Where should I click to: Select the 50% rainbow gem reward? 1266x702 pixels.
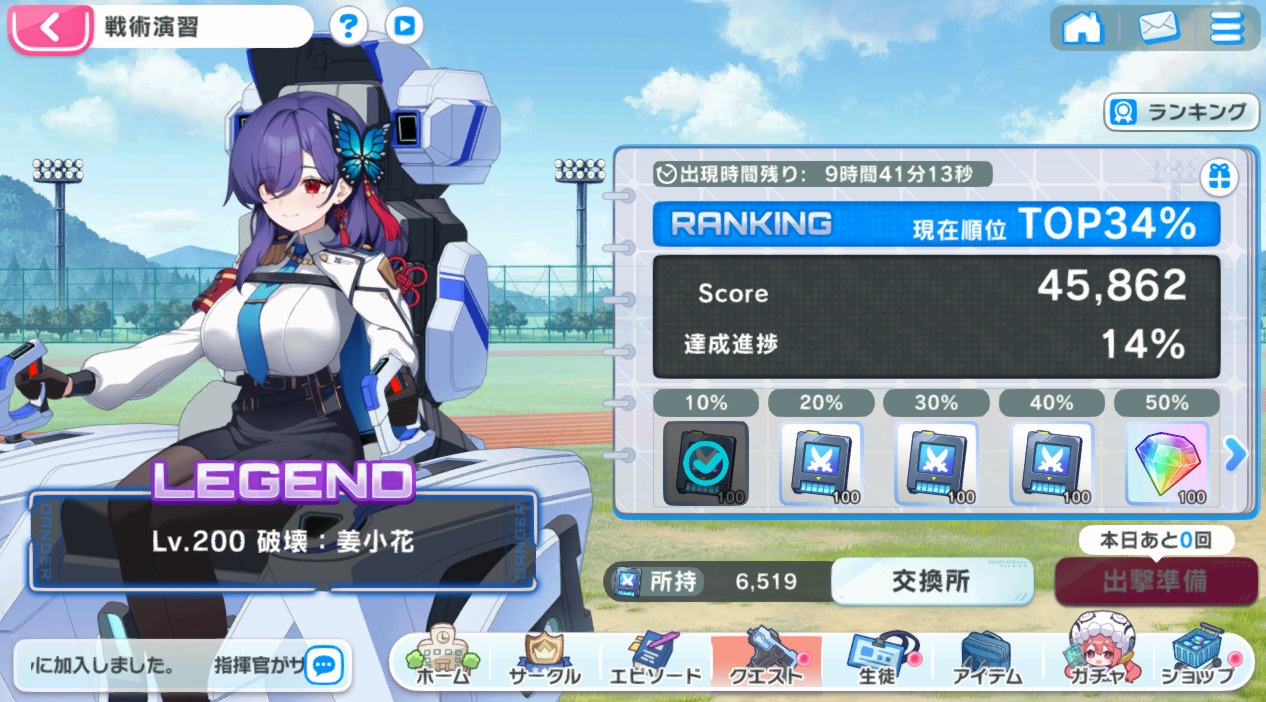[x=1166, y=463]
